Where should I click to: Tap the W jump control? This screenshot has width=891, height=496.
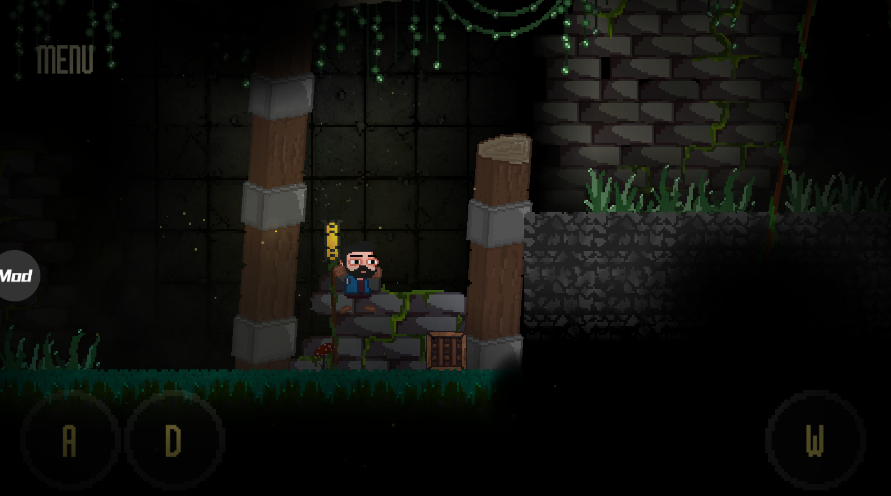tap(815, 440)
